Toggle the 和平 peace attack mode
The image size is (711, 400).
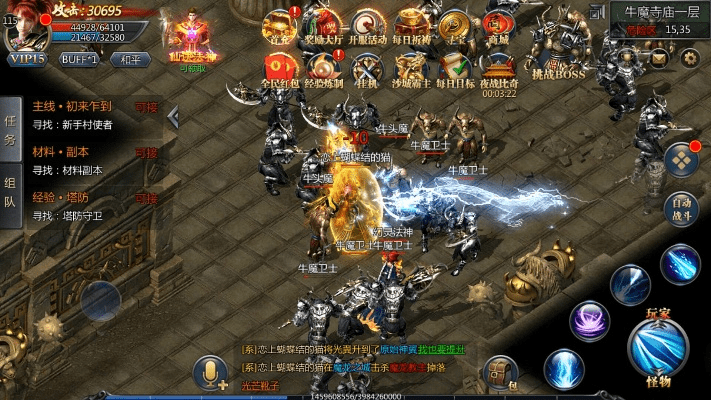(130, 59)
